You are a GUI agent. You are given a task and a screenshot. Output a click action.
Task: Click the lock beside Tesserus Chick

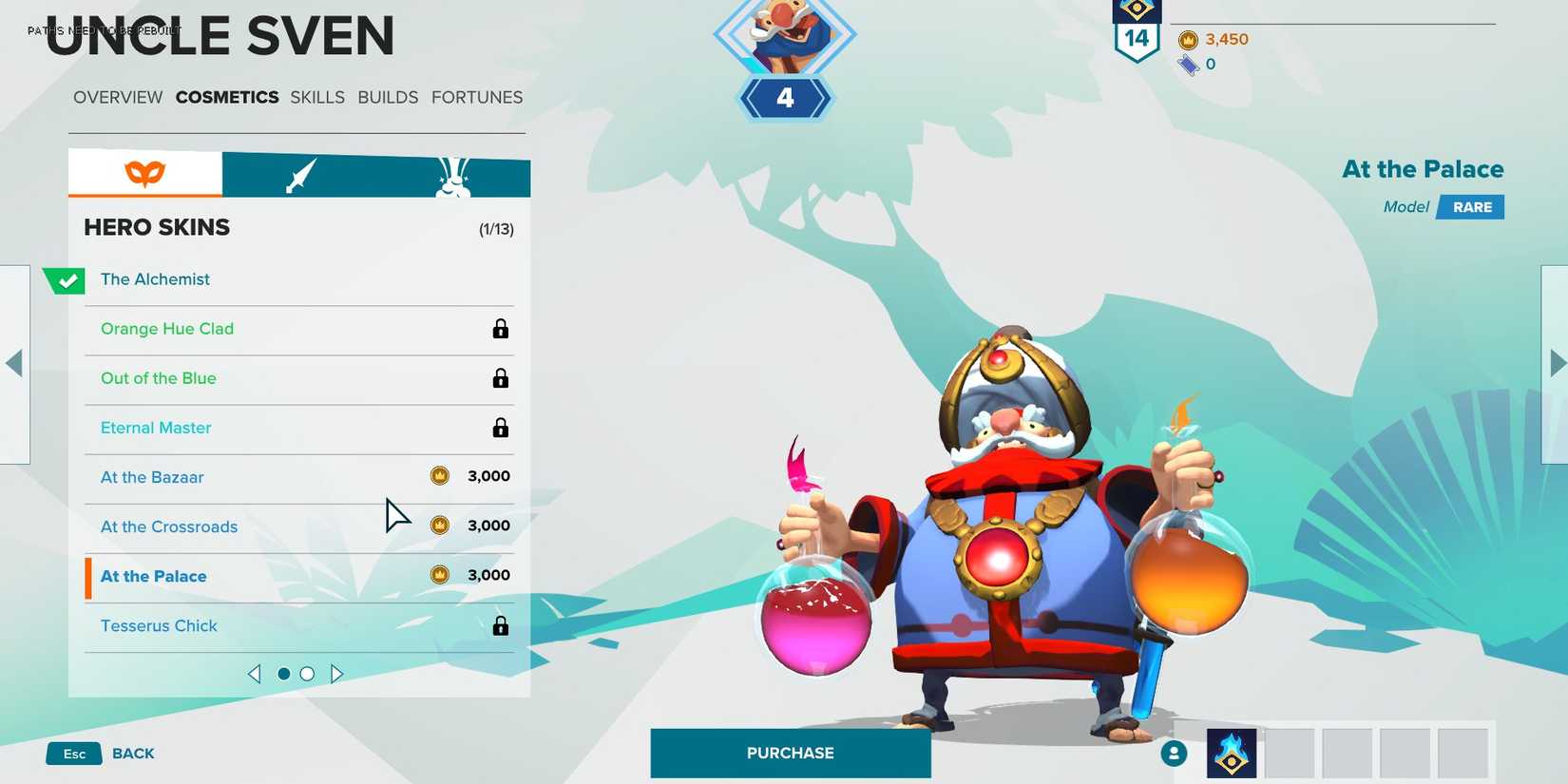(501, 626)
